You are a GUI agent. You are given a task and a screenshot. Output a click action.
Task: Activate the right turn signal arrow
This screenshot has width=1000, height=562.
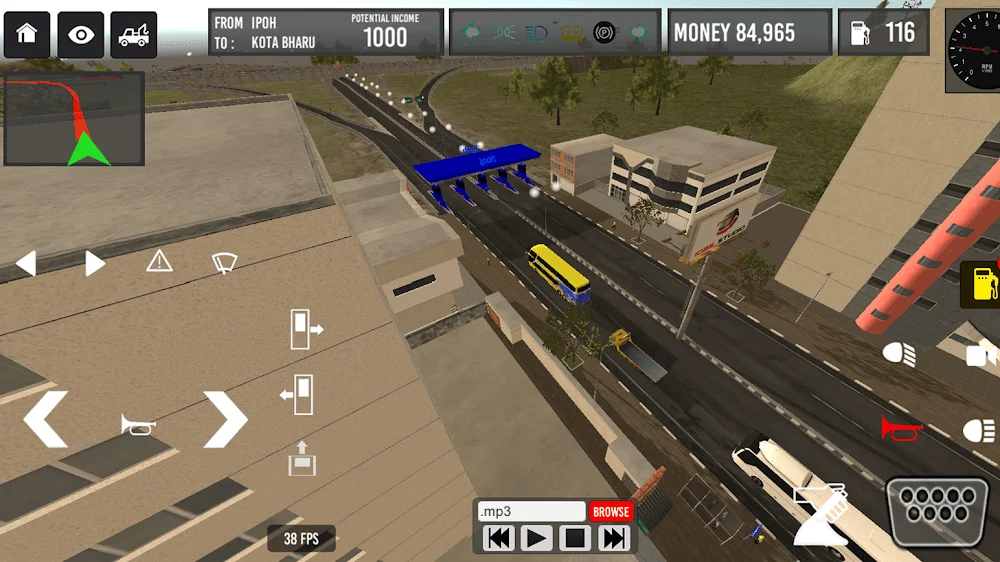point(94,264)
